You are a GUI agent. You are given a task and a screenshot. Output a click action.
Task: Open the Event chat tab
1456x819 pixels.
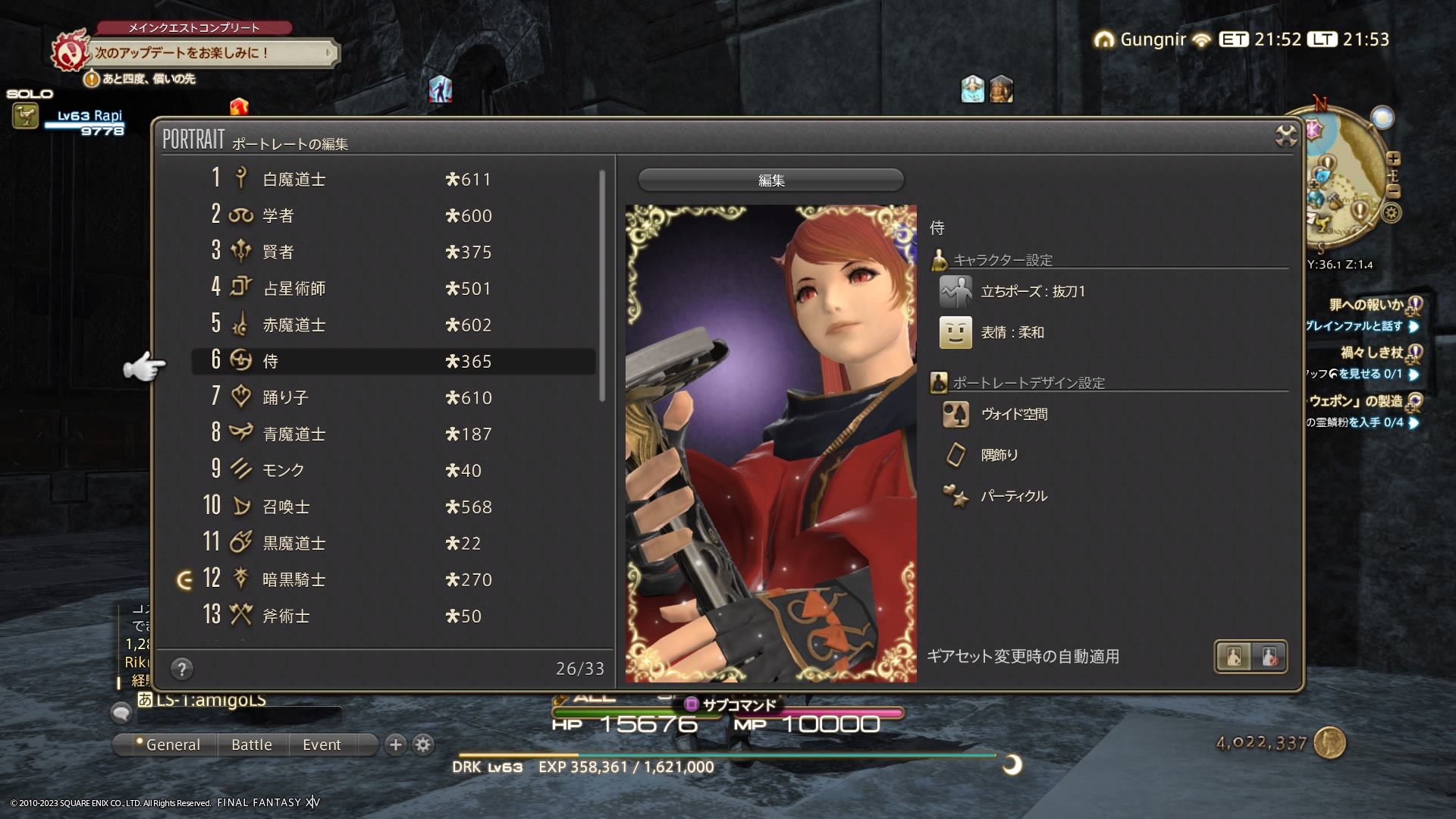(322, 745)
